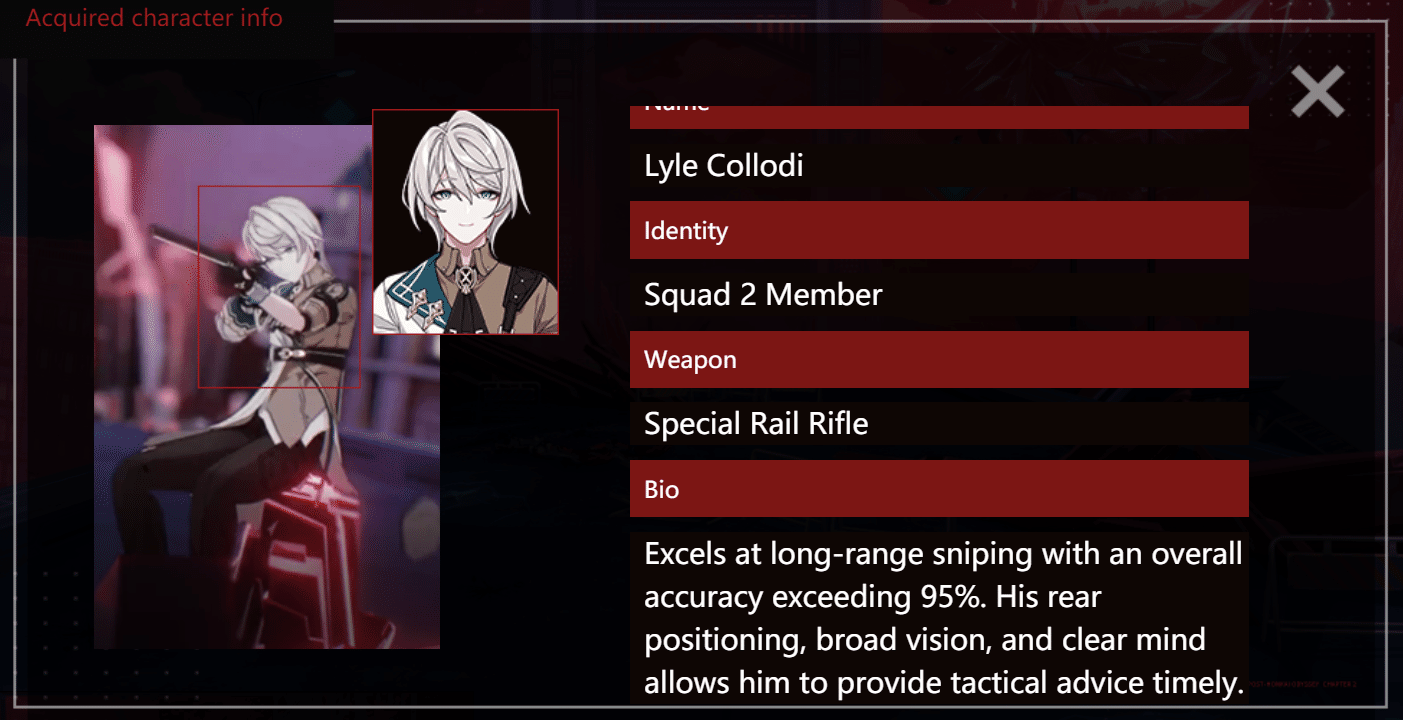Click the Lyle Collodi portrait thumbnail
The image size is (1403, 720).
(x=466, y=220)
